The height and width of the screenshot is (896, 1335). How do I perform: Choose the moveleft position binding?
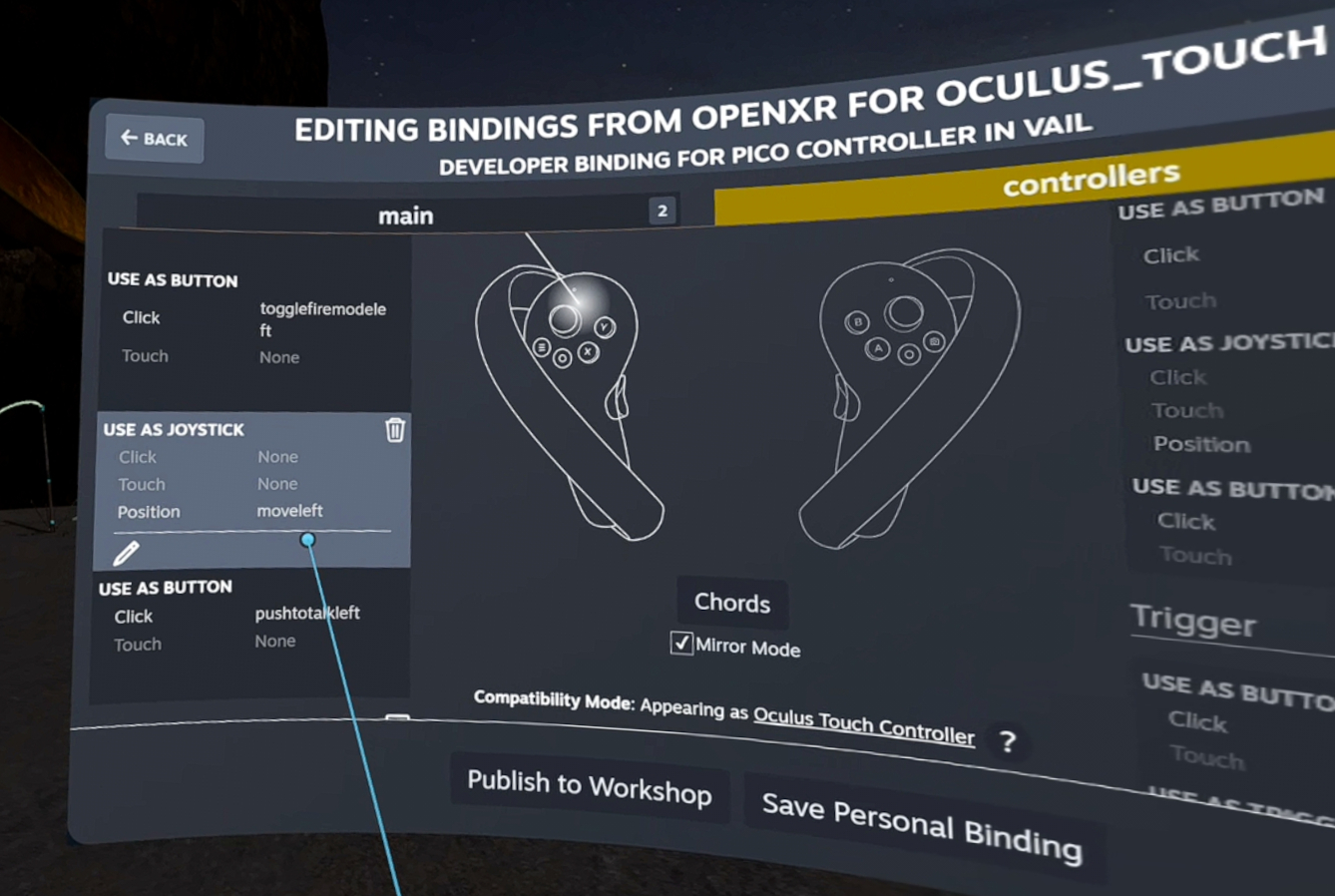coord(290,511)
